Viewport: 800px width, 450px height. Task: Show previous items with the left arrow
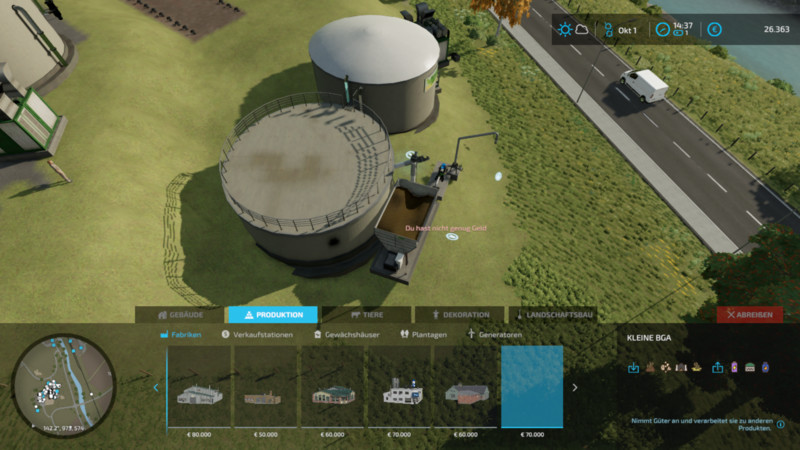pyautogui.click(x=156, y=387)
